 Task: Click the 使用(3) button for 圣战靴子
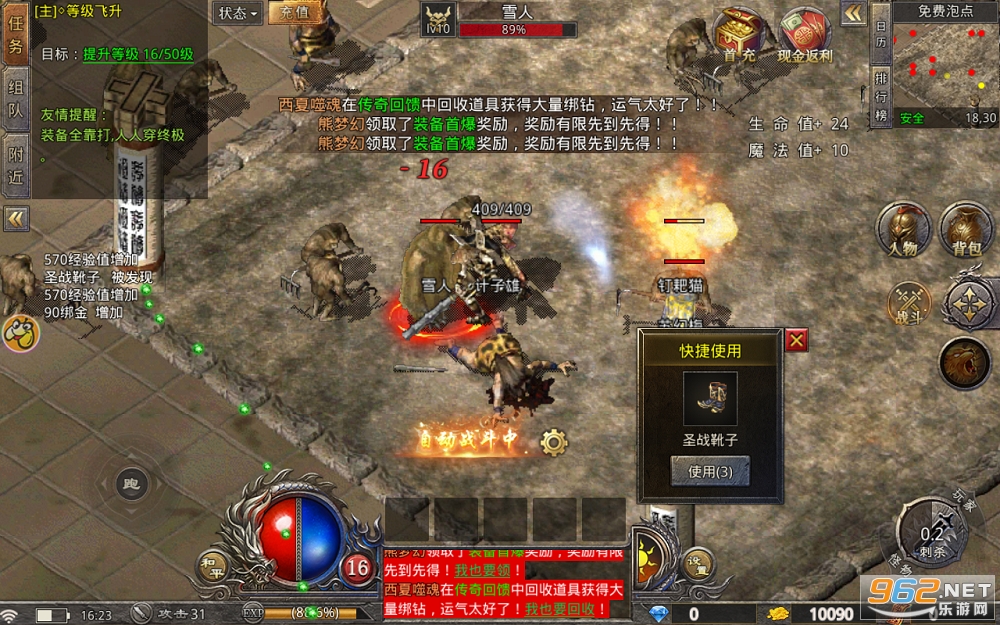[x=710, y=471]
